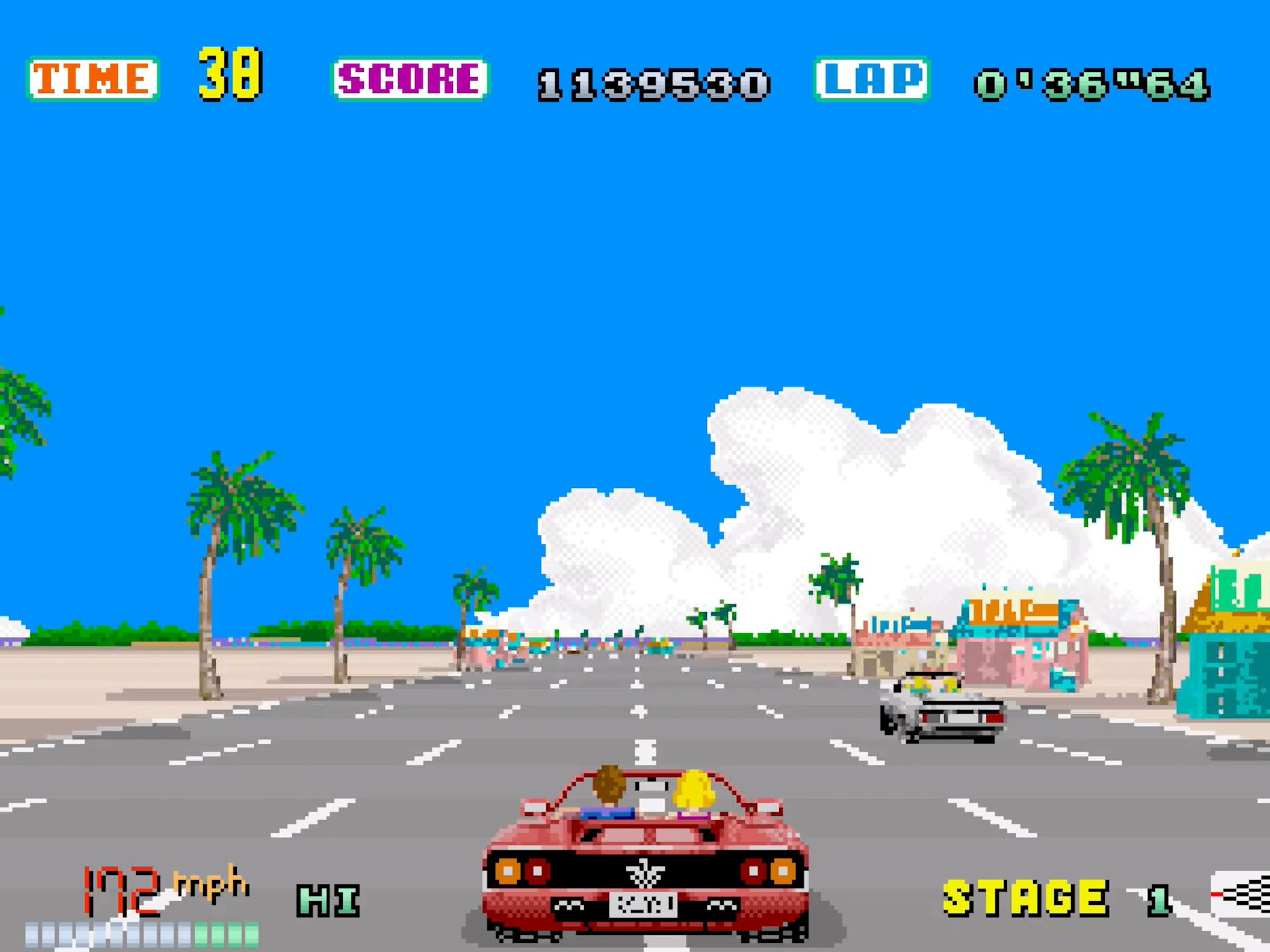This screenshot has height=952, width=1270.
Task: Toggle the HI gear indicator
Action: click(328, 901)
